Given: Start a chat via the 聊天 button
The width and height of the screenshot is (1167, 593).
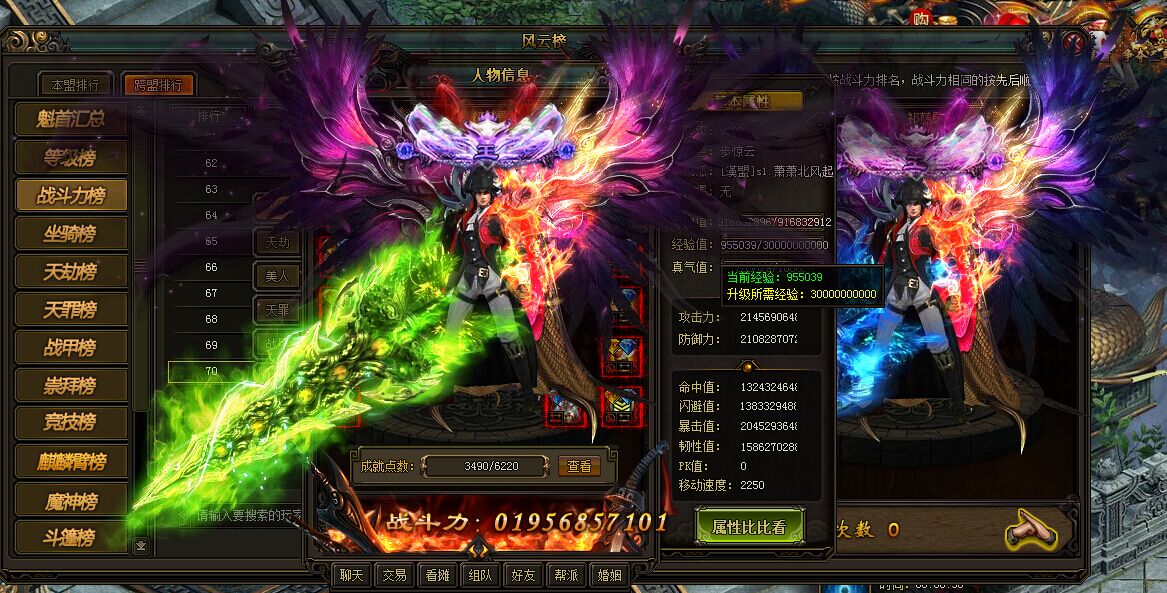Looking at the screenshot, I should point(351,575).
